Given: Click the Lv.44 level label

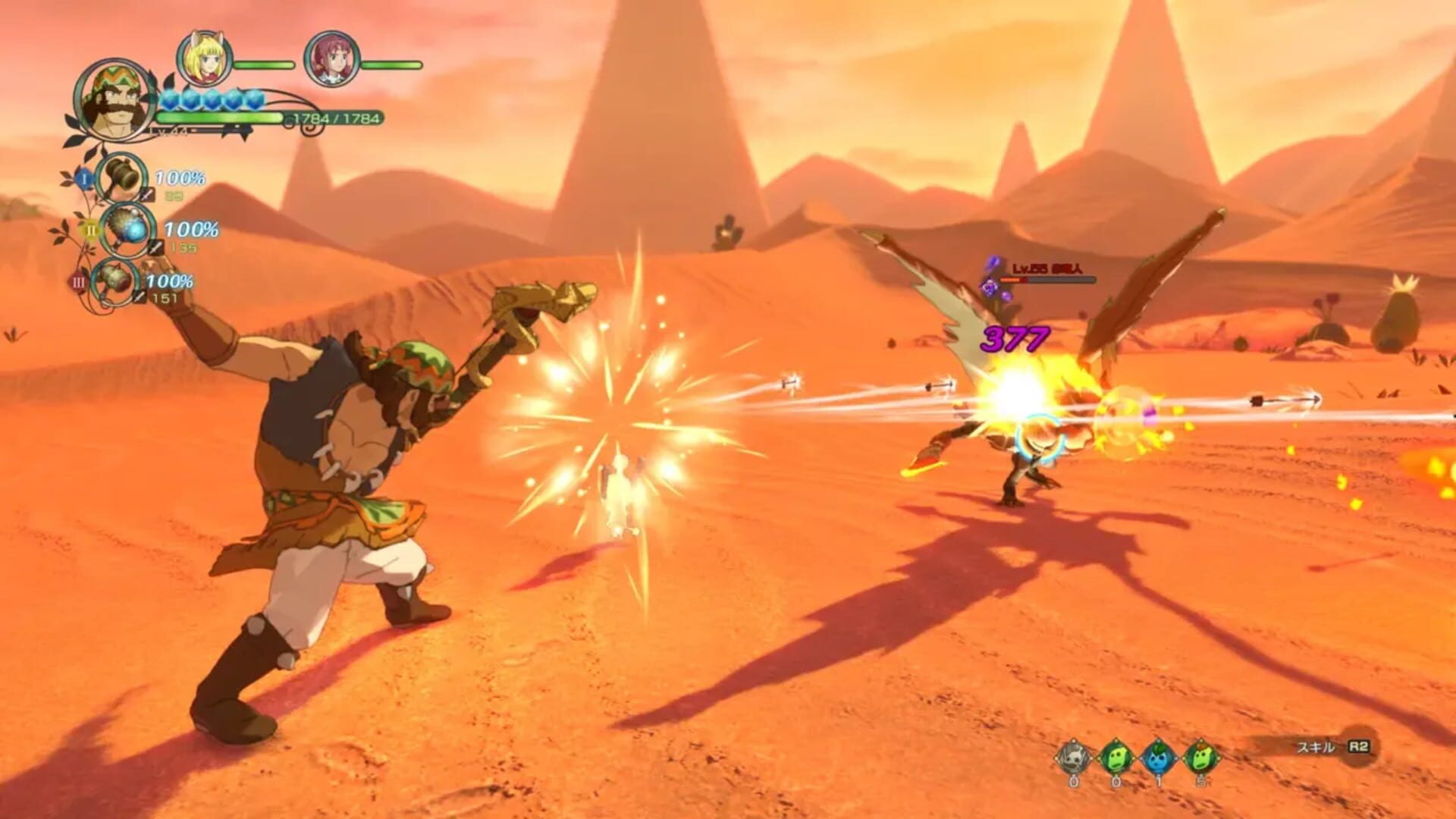Looking at the screenshot, I should [x=167, y=131].
